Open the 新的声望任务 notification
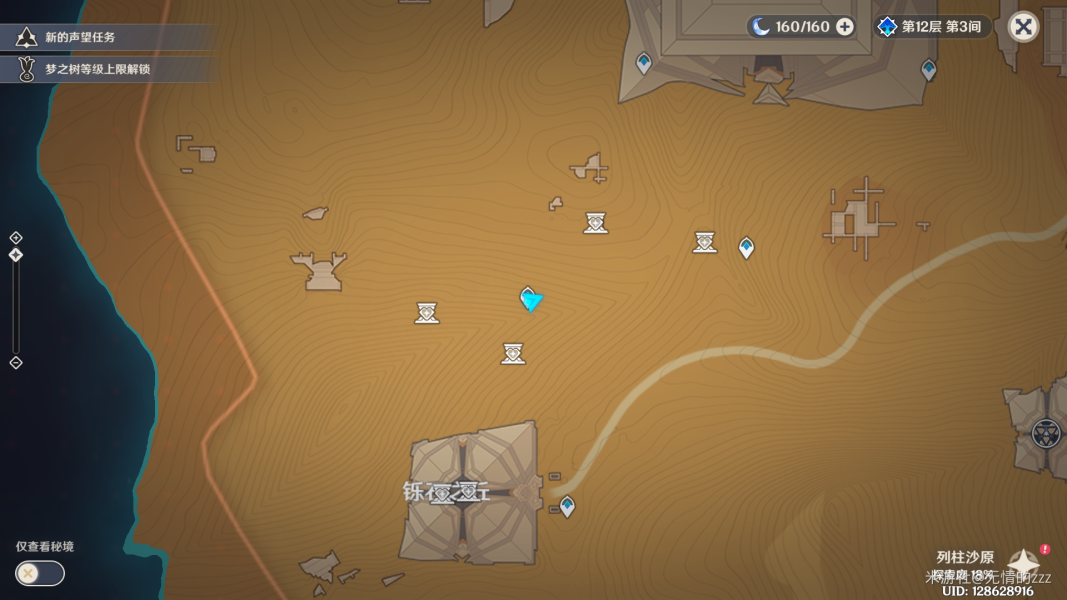Screen dimensions: 1067x600 point(80,38)
